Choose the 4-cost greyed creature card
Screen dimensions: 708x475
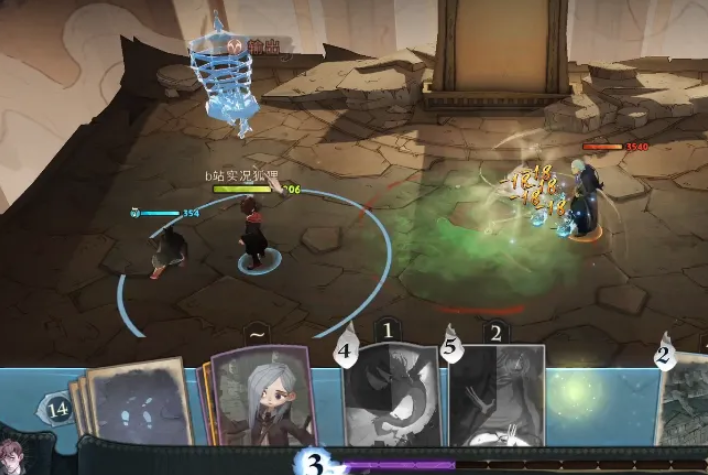click(x=391, y=396)
